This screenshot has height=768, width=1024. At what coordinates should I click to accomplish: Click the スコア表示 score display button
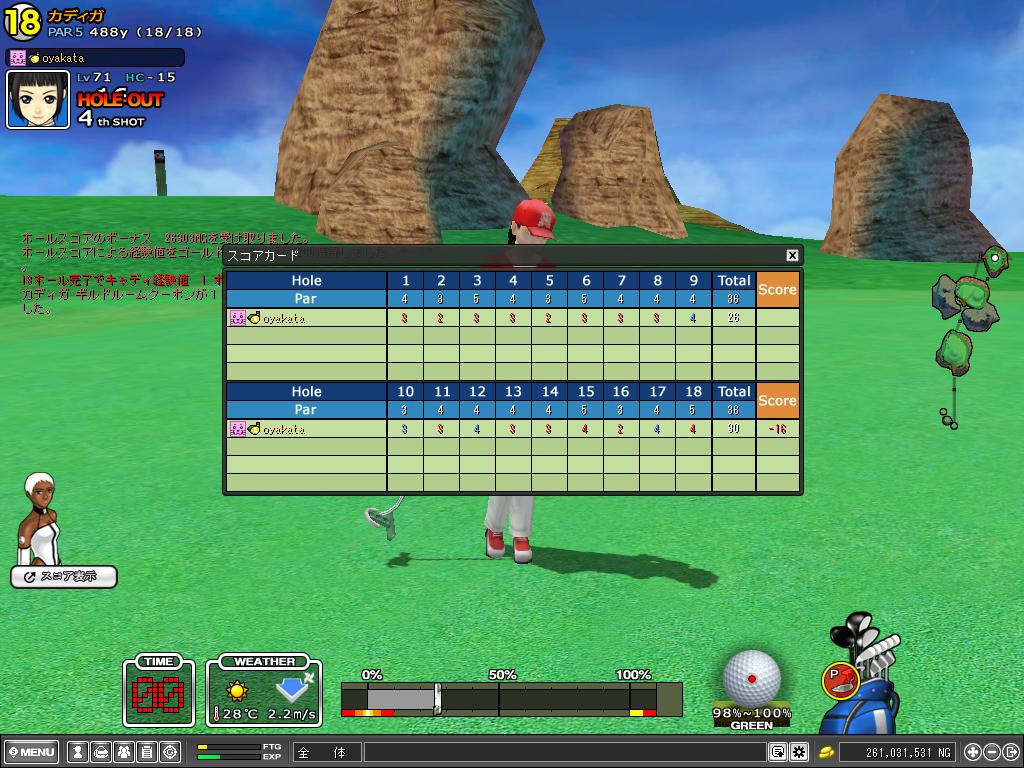click(x=64, y=577)
